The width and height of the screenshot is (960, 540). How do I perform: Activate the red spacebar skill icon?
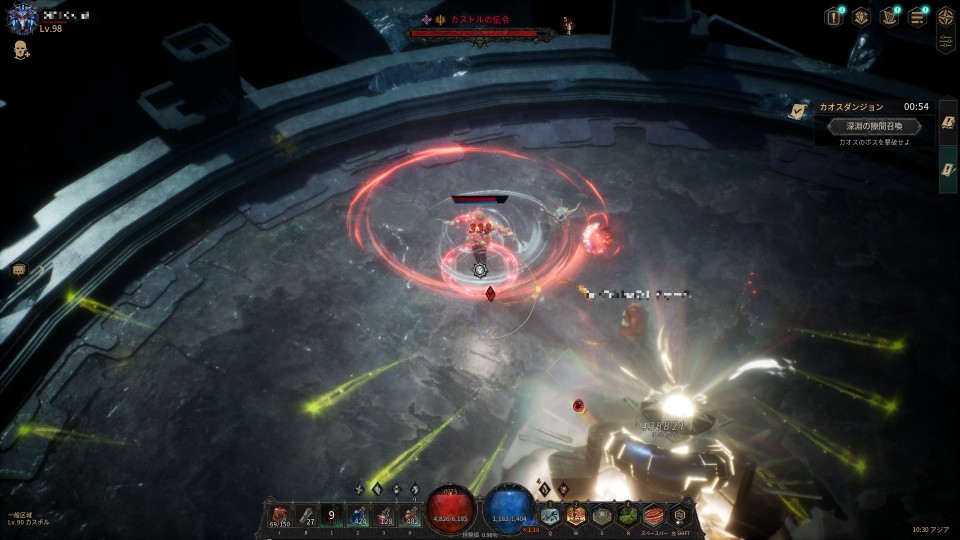[x=654, y=515]
